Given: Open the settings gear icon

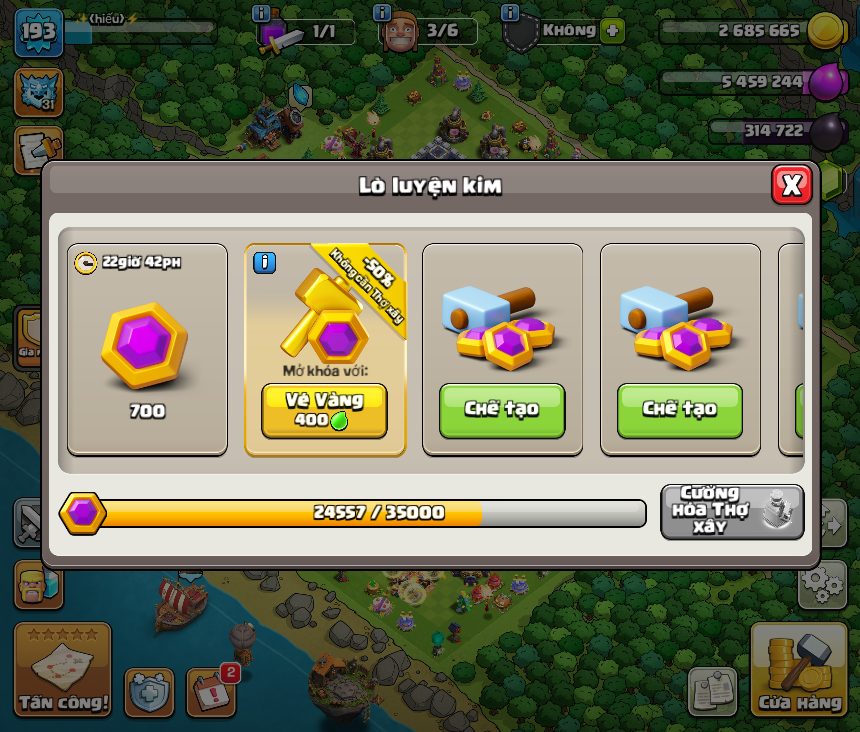Looking at the screenshot, I should (822, 584).
